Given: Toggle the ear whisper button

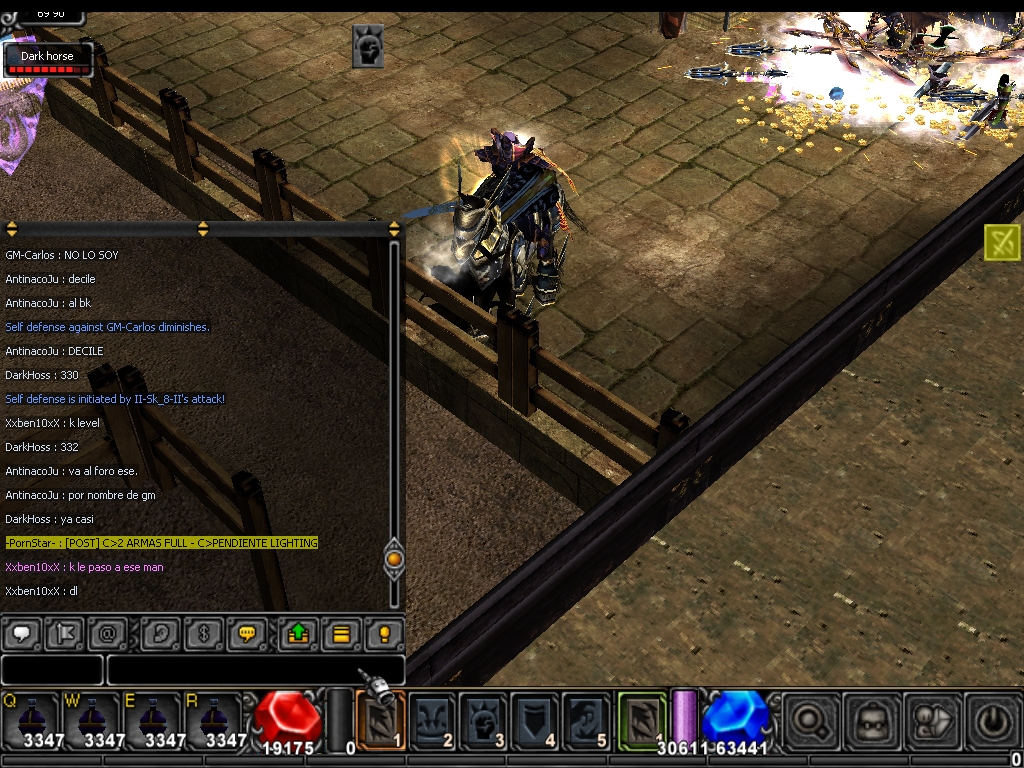Looking at the screenshot, I should (x=160, y=634).
